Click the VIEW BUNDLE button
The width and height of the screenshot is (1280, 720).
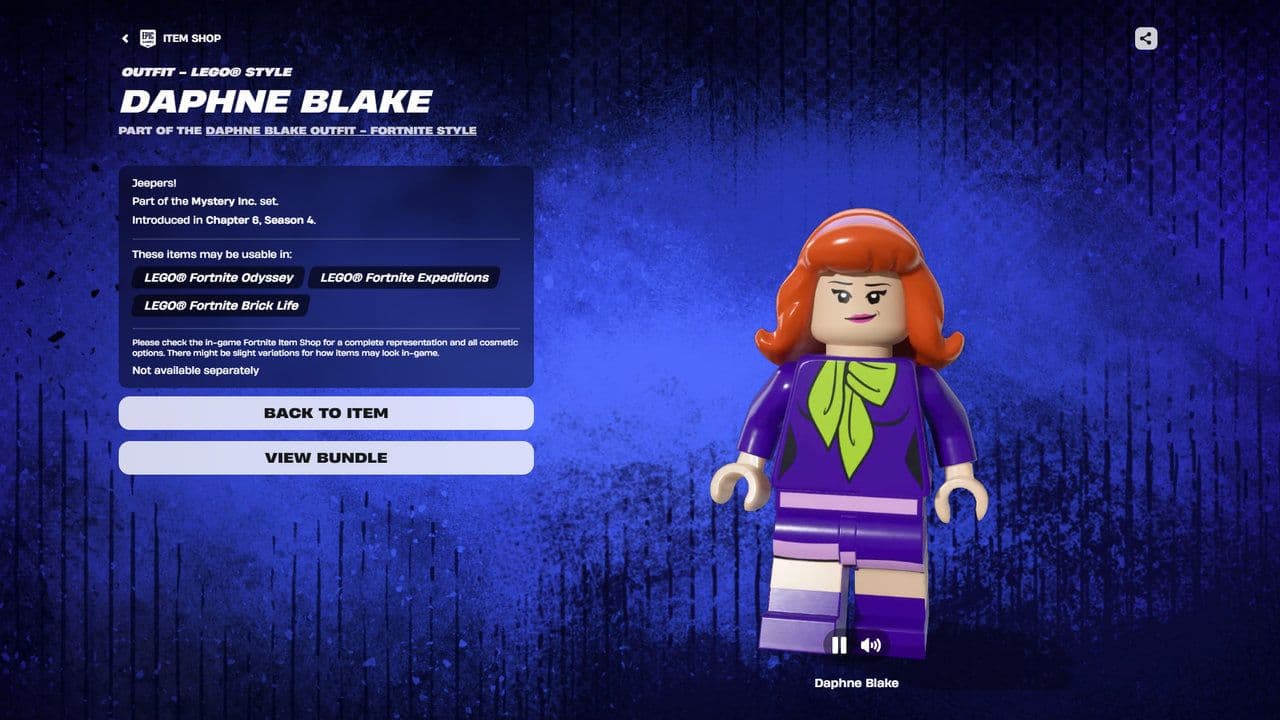(326, 458)
